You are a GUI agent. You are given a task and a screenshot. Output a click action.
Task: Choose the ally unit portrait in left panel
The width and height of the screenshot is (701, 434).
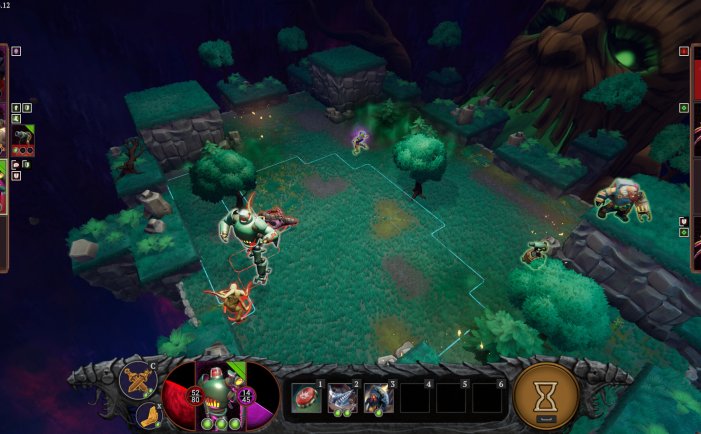click(24, 136)
